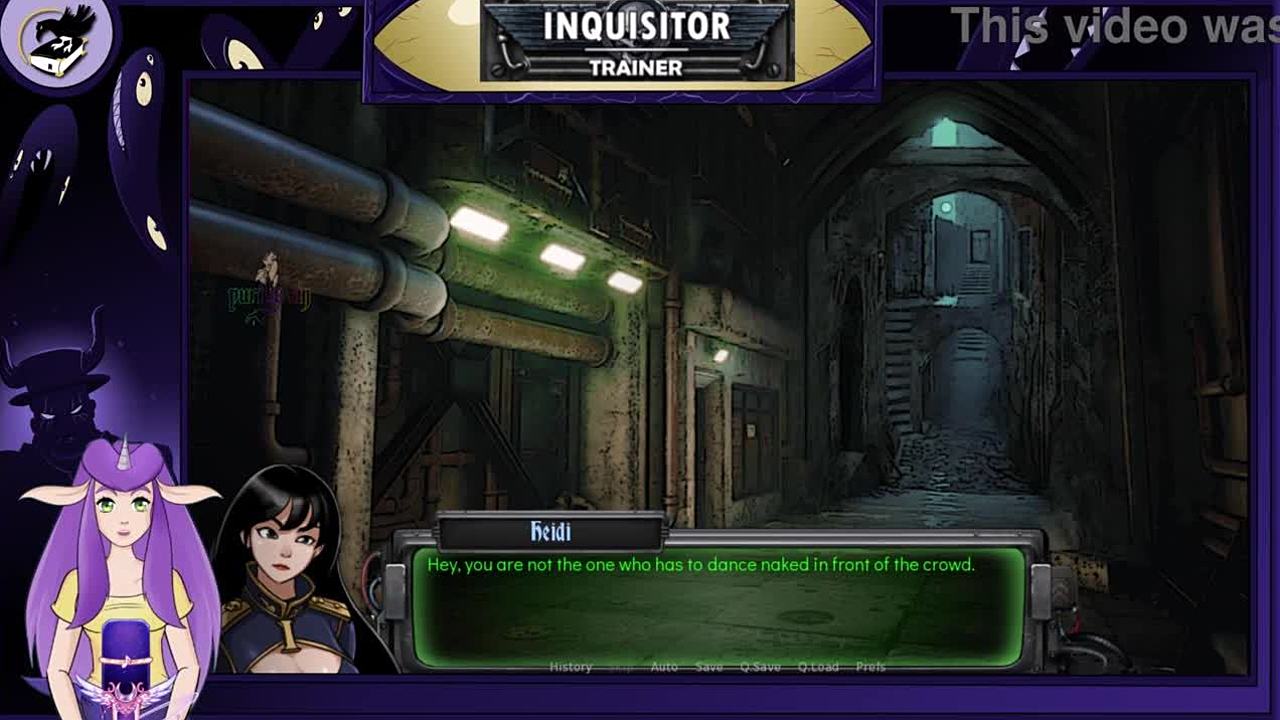Quick save with Q.Save

coord(760,667)
